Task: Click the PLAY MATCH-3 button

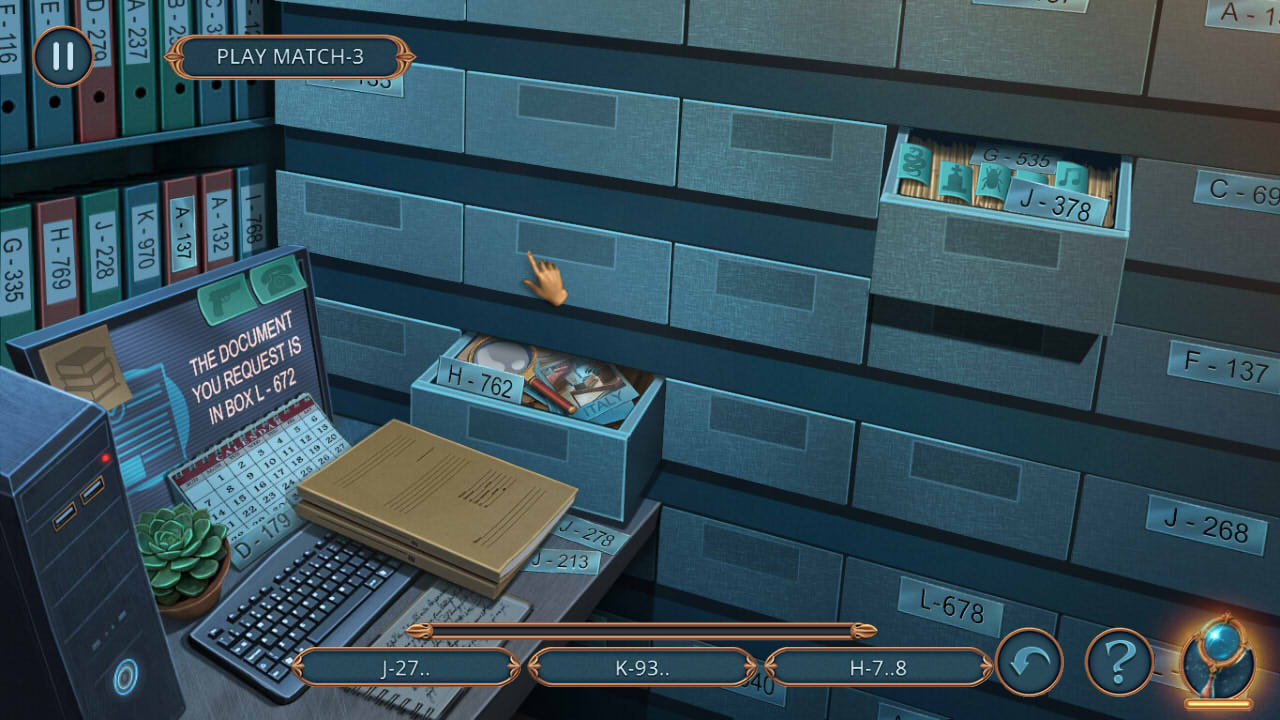Action: click(x=293, y=57)
